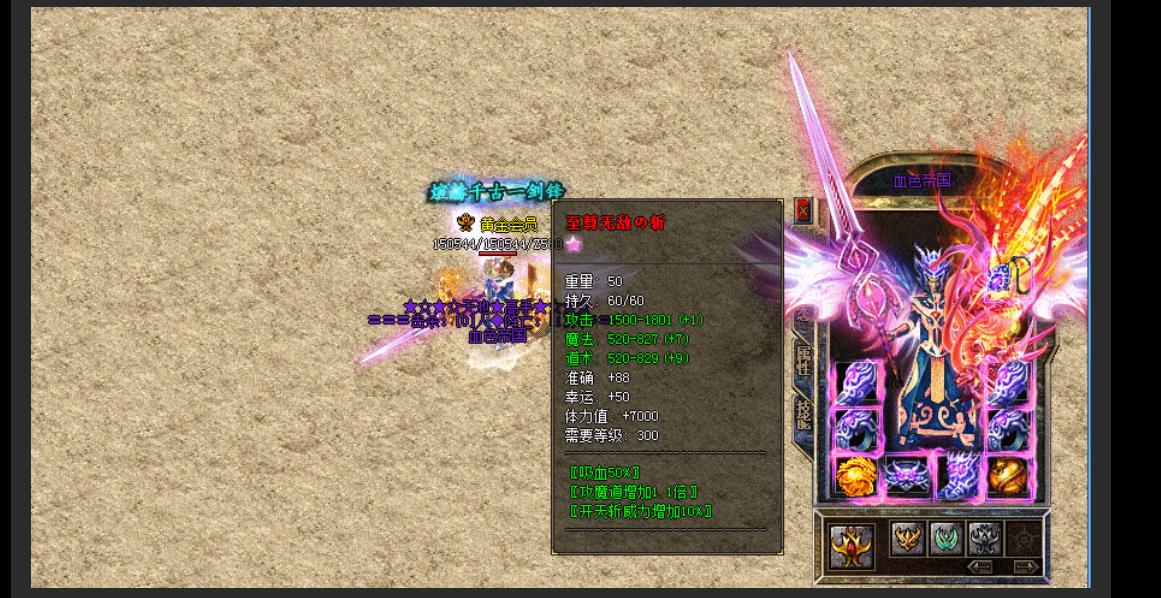
Task: Click the large gold emblem with red gem
Action: pos(853,546)
